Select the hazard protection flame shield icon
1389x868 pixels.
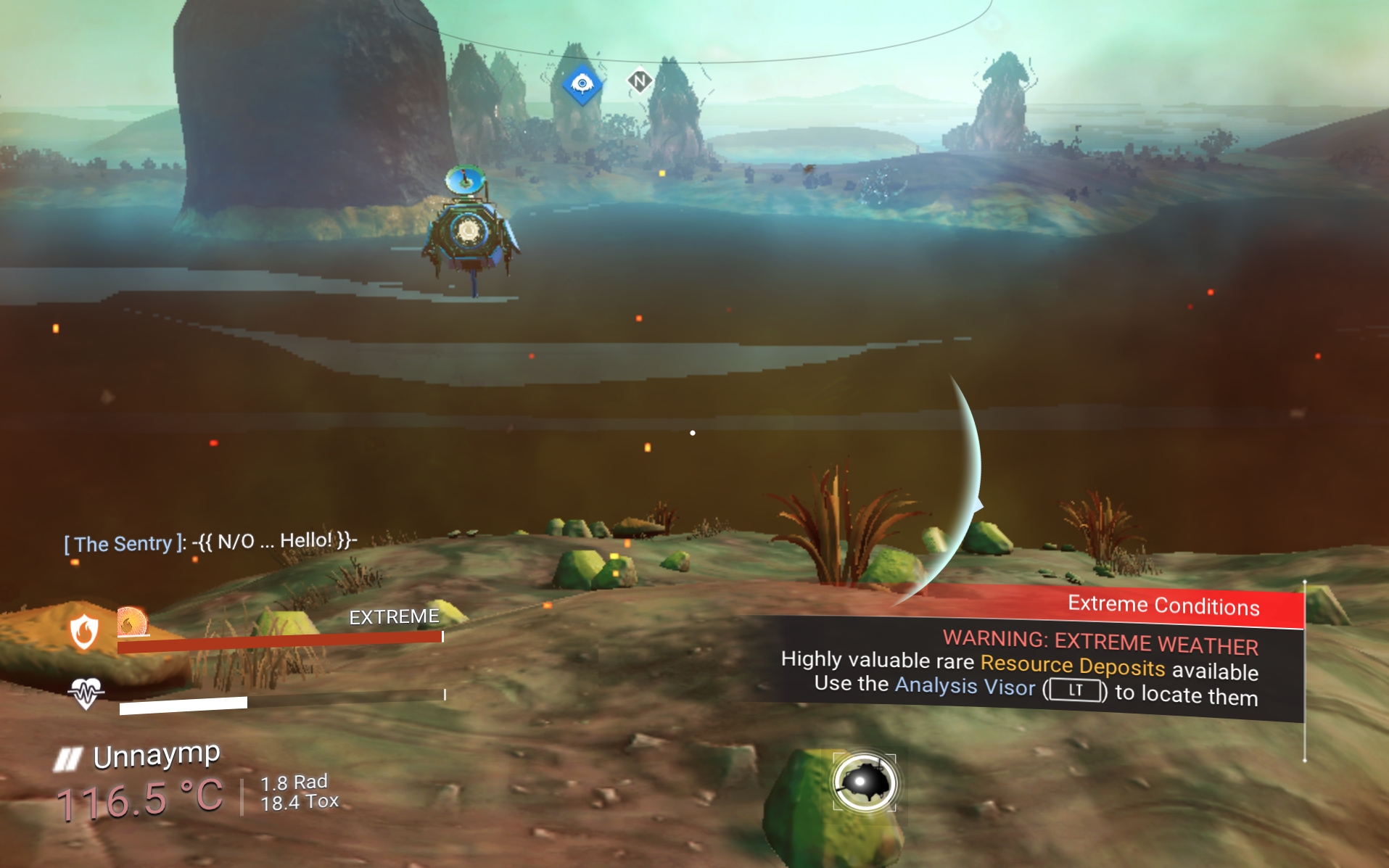tap(84, 630)
